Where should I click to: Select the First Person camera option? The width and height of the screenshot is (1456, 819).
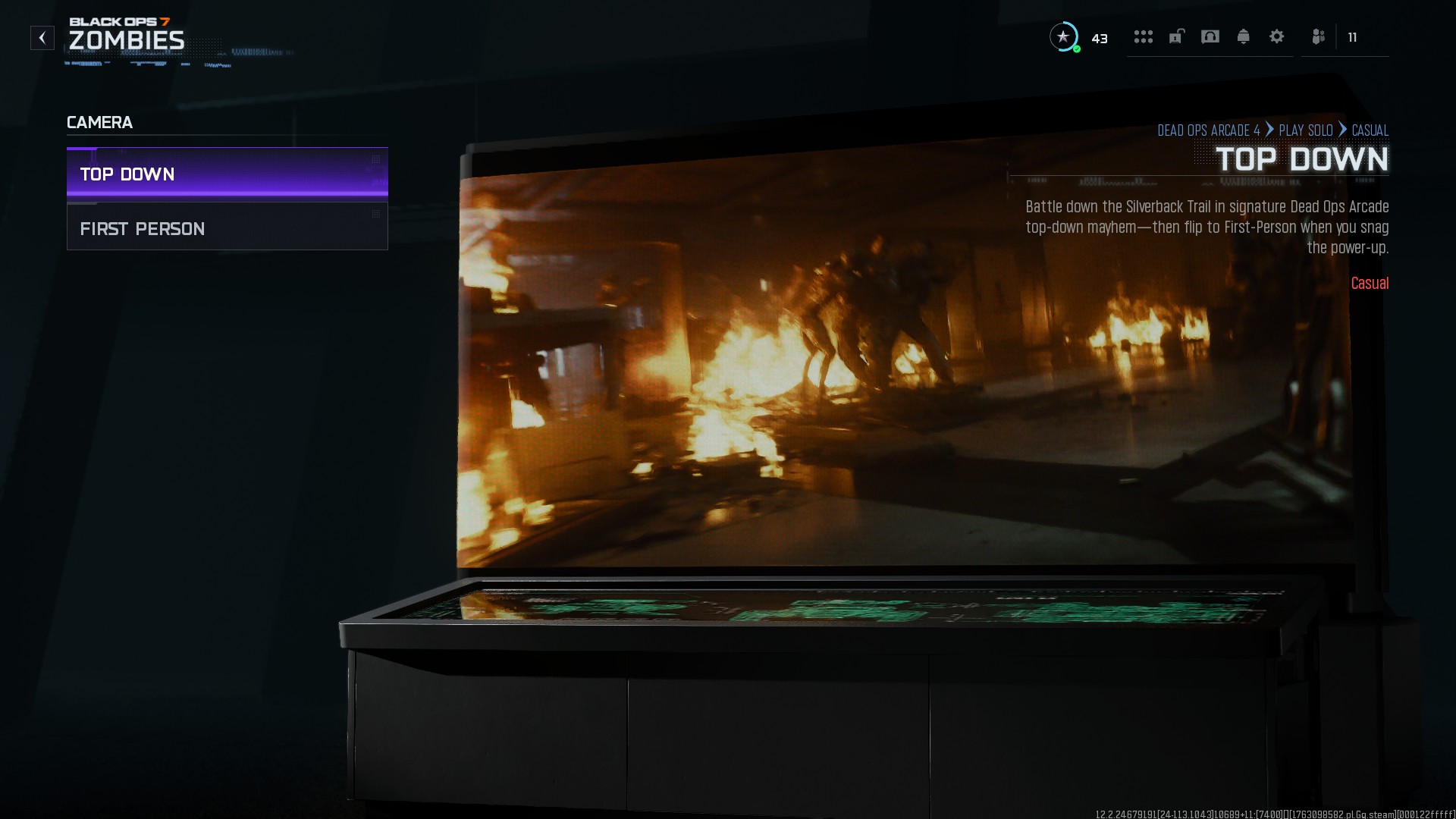(143, 228)
